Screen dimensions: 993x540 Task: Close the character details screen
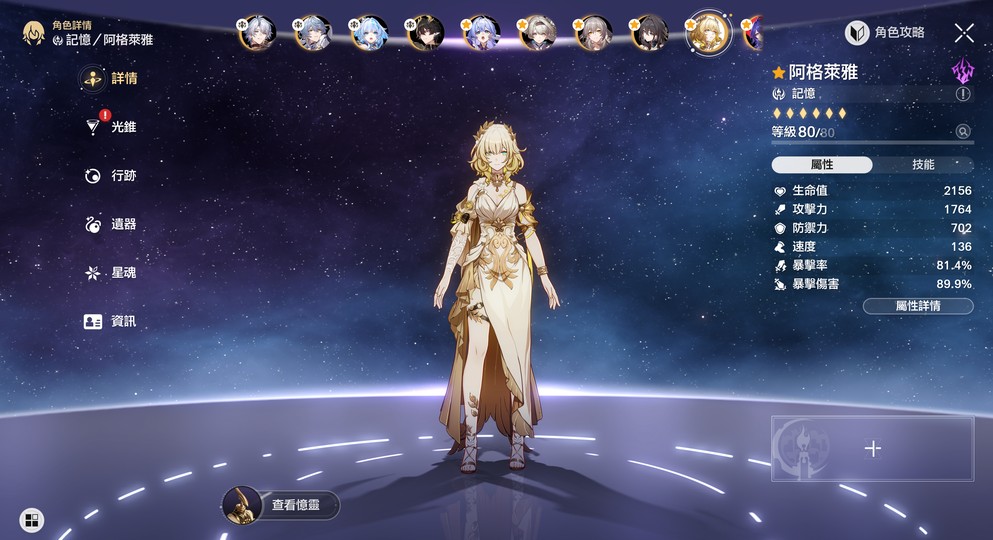click(x=964, y=33)
